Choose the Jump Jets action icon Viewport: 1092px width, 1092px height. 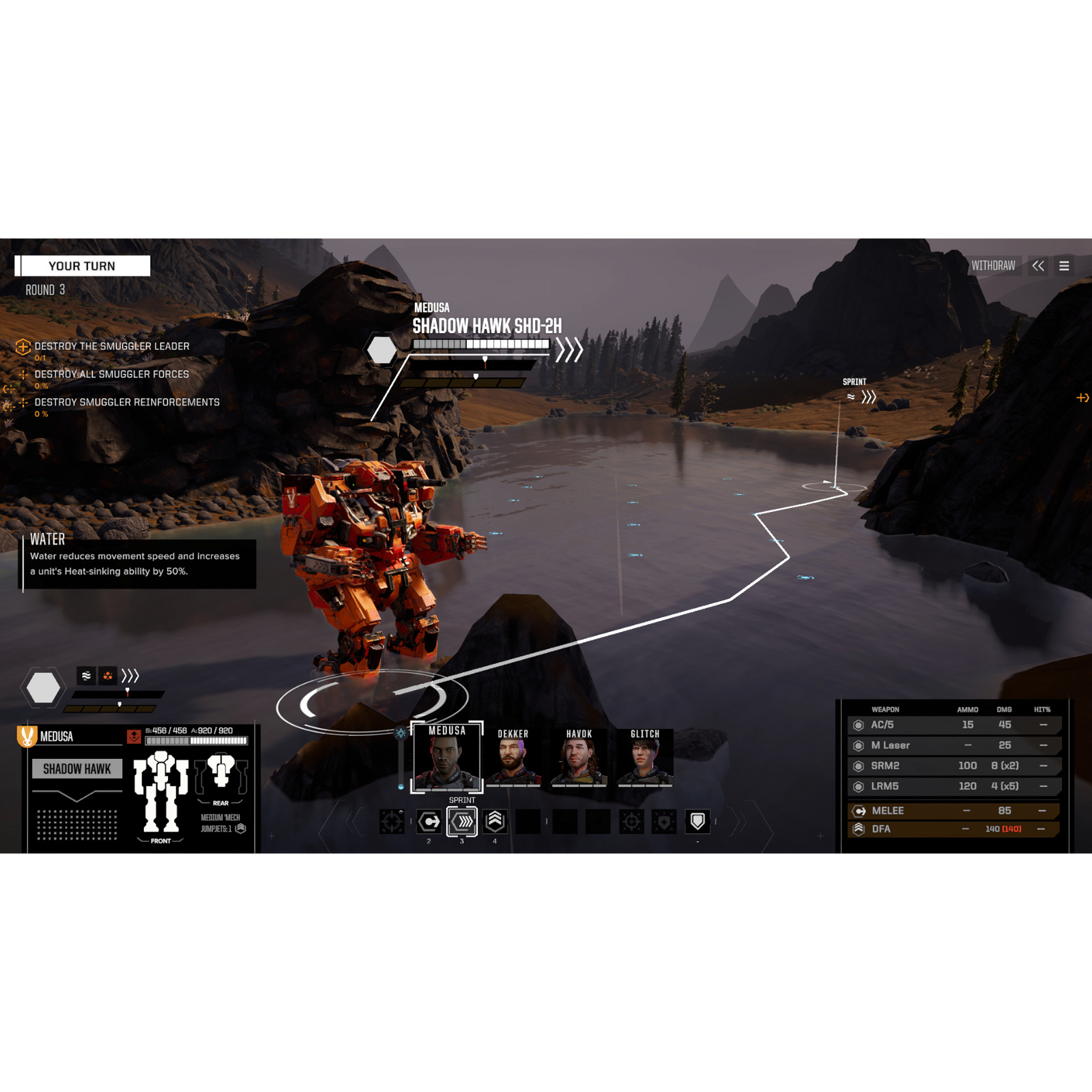(x=494, y=821)
